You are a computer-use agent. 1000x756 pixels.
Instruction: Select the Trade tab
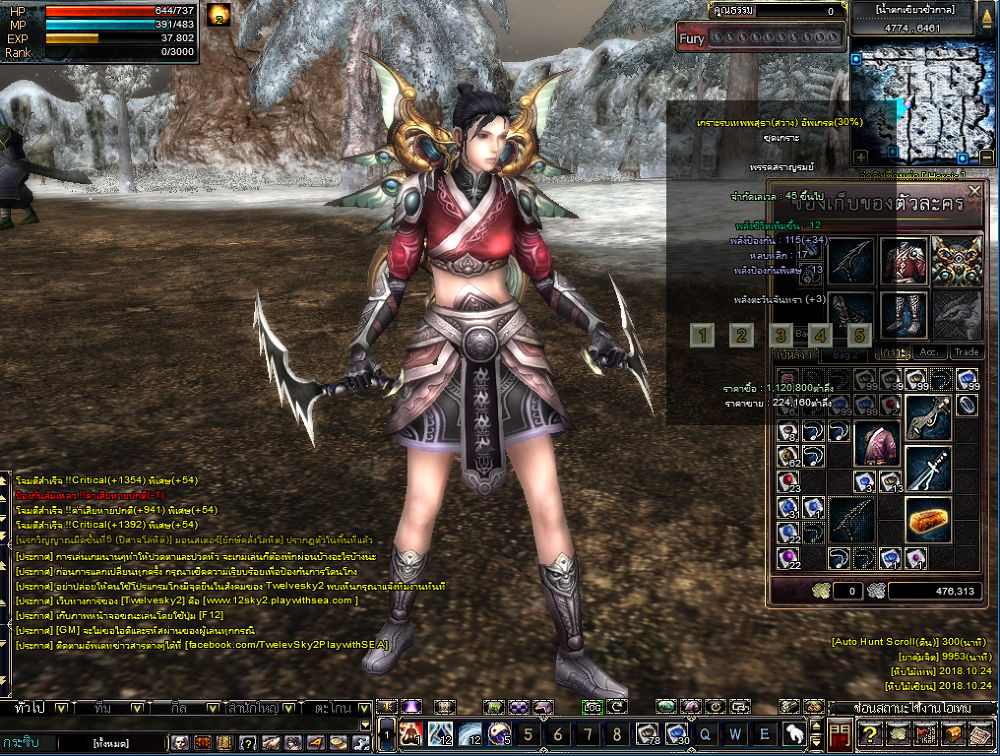click(966, 353)
